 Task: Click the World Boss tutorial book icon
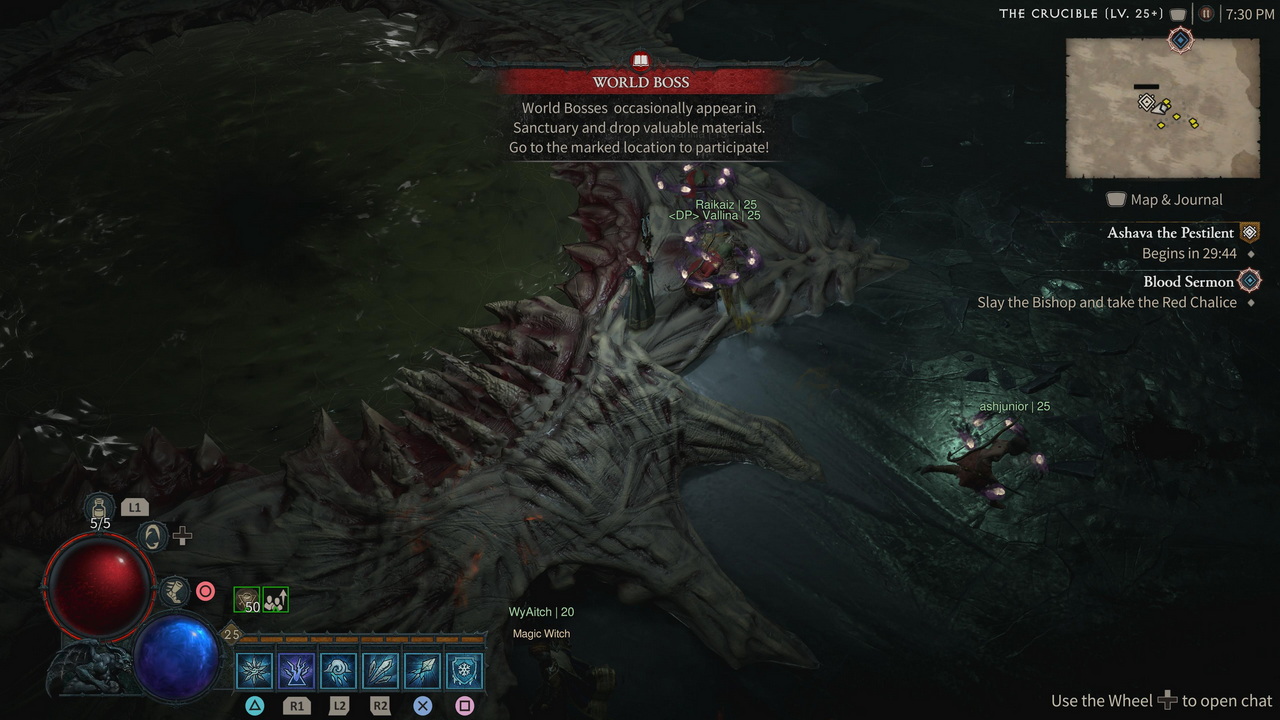(641, 61)
